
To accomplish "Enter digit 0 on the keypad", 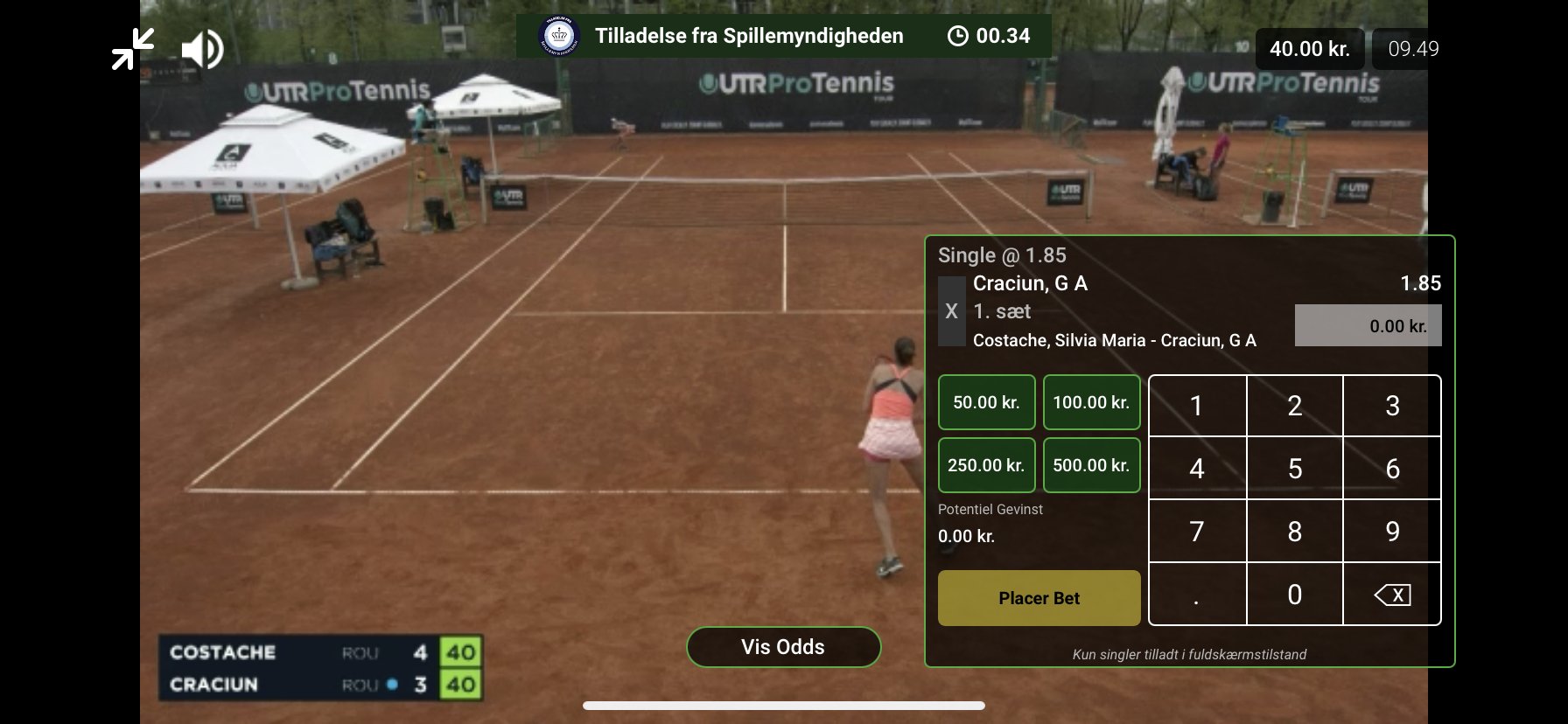I will (x=1295, y=595).
